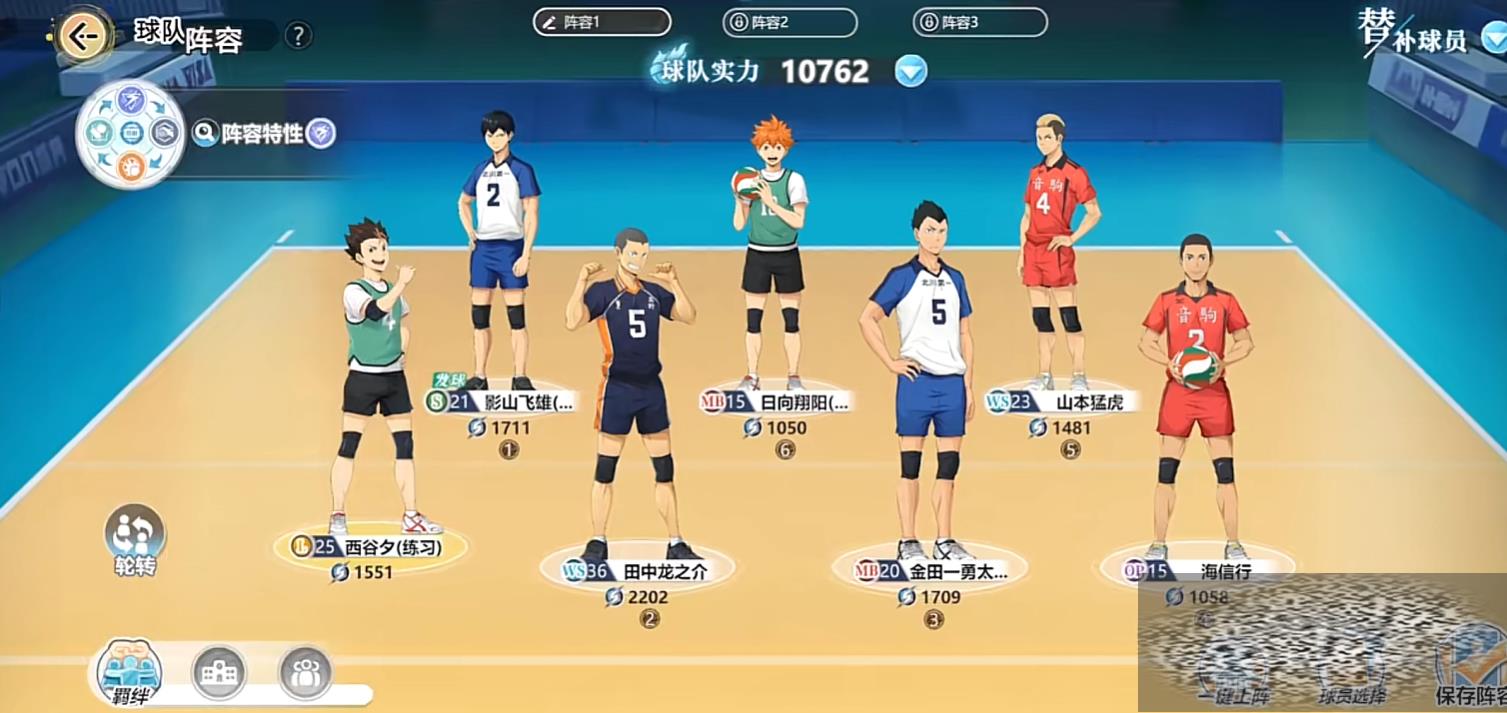The height and width of the screenshot is (713, 1507).
Task: Switch to the 阵容1 lineup tab
Action: (x=601, y=22)
